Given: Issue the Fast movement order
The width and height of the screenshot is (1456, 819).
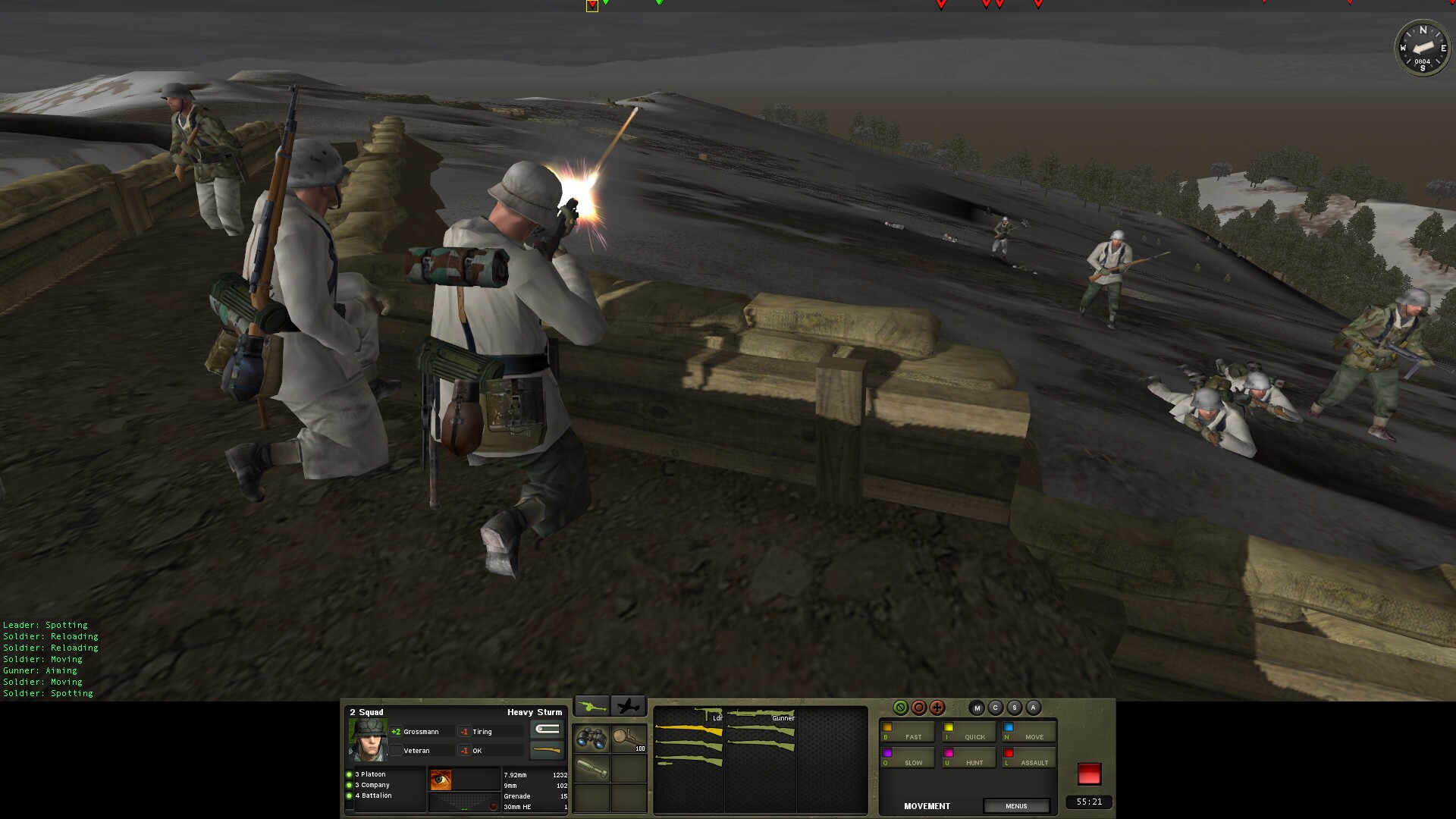Looking at the screenshot, I should [x=907, y=733].
